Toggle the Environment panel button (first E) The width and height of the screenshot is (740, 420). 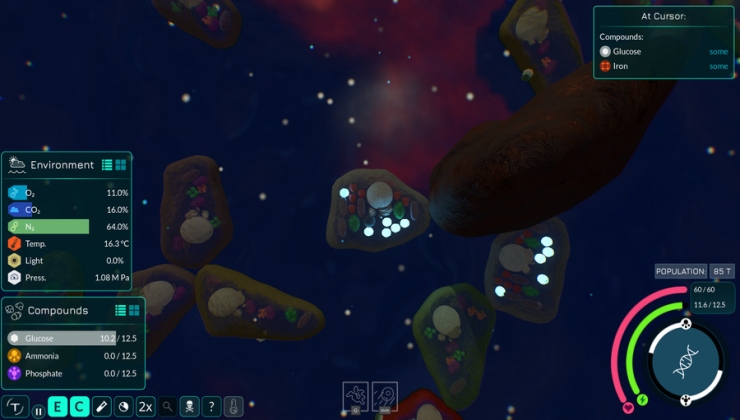(x=58, y=407)
